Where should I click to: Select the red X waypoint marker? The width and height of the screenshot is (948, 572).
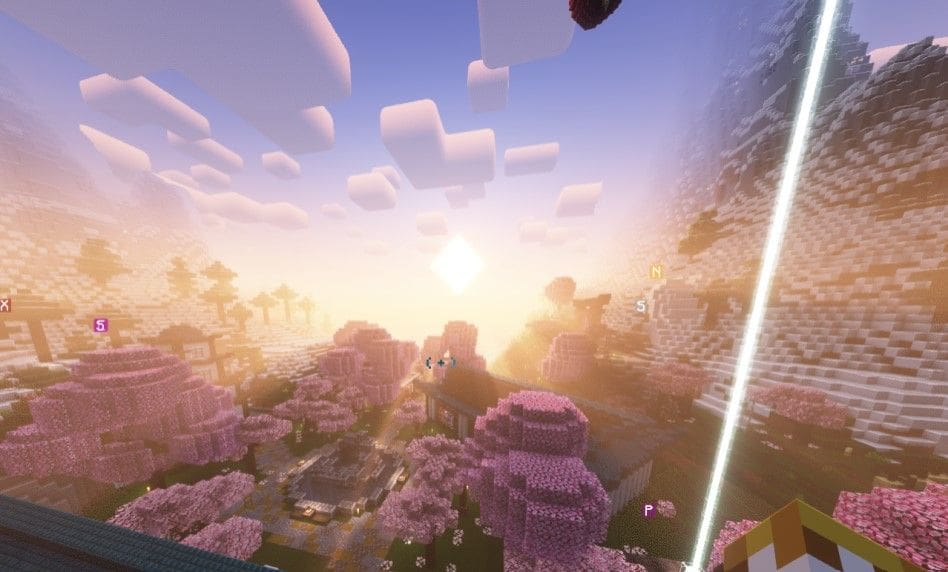pos(5,304)
